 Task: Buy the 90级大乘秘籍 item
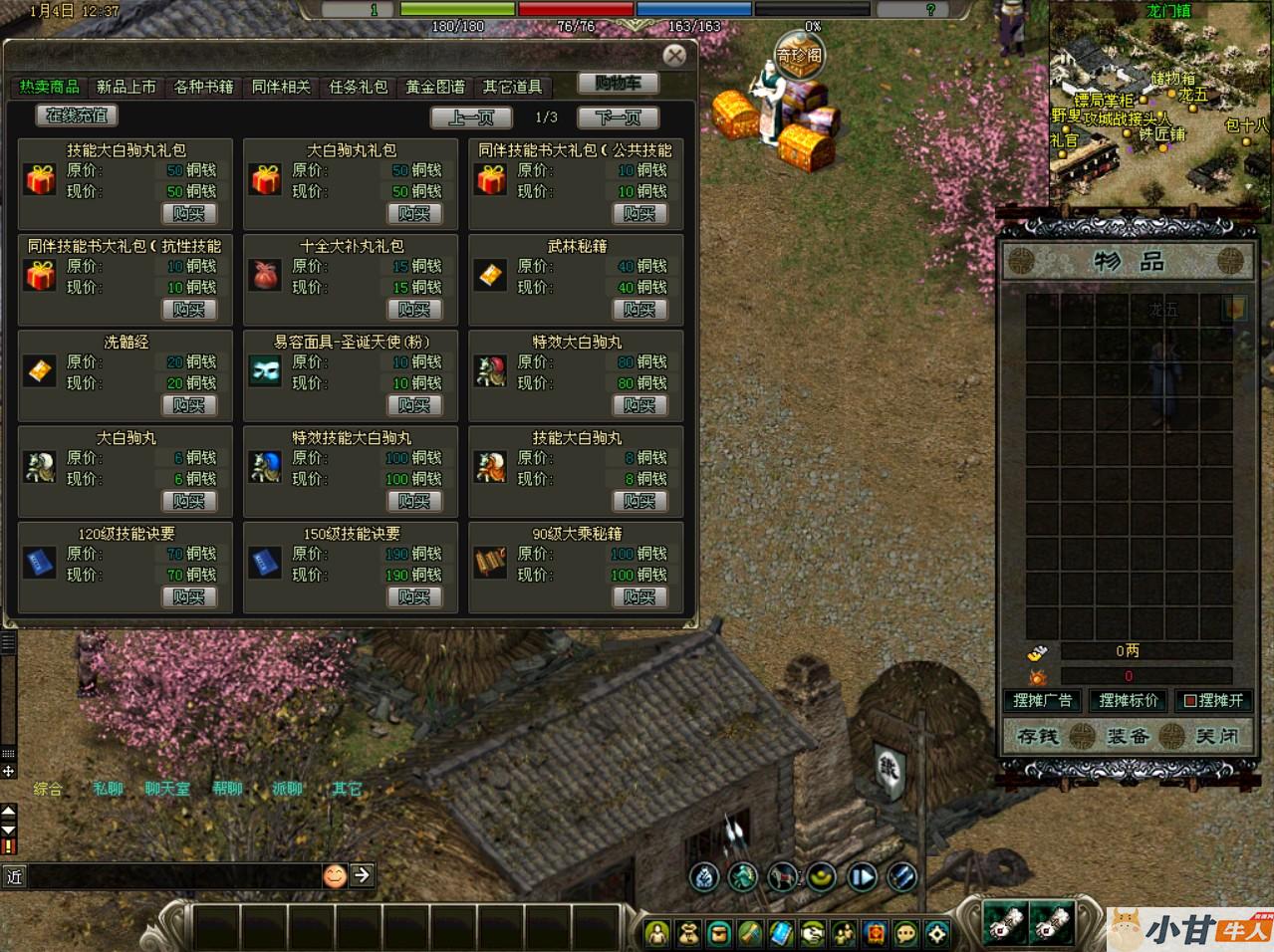[639, 597]
